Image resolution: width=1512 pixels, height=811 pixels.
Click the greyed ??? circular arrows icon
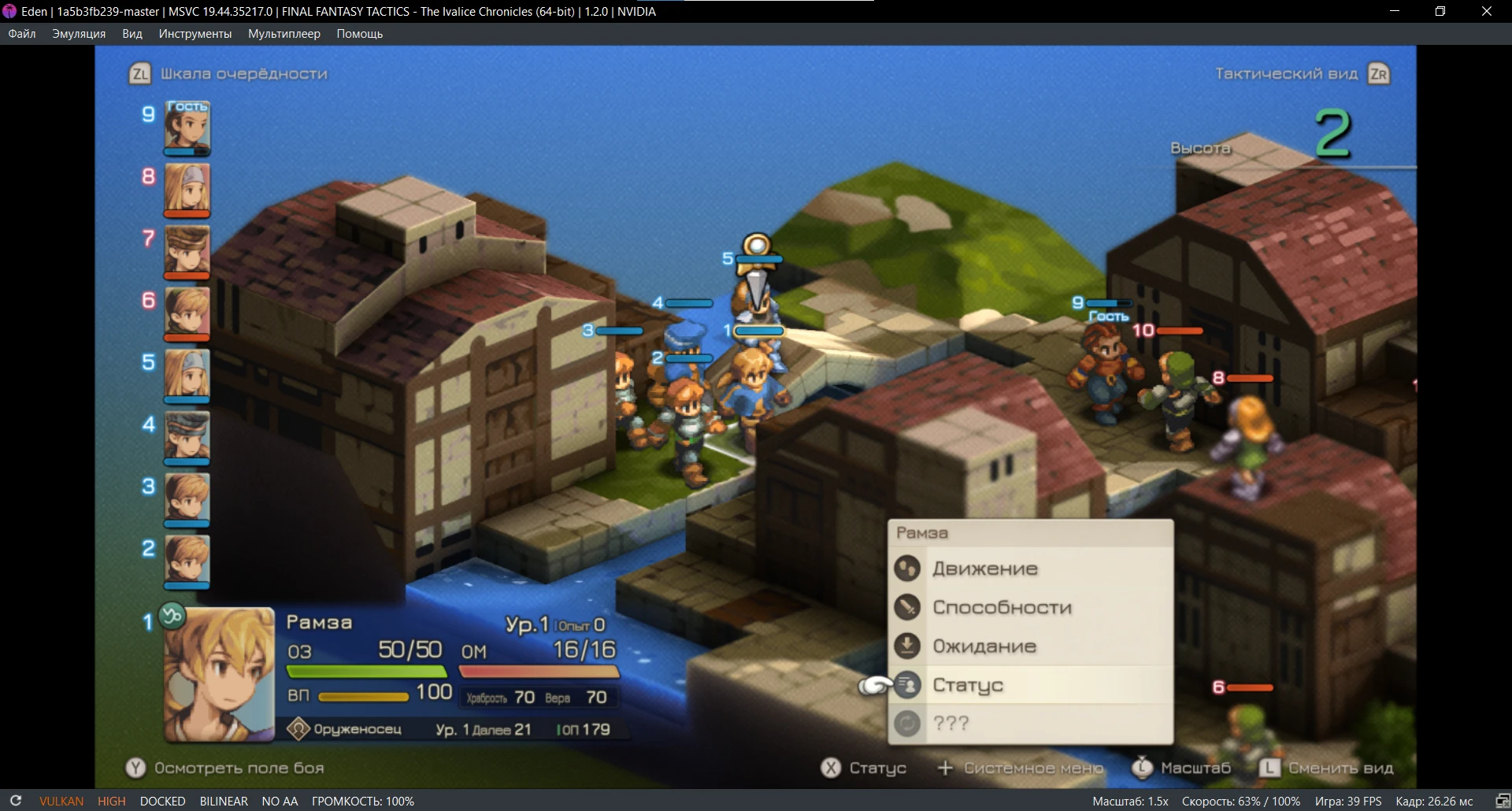[909, 722]
